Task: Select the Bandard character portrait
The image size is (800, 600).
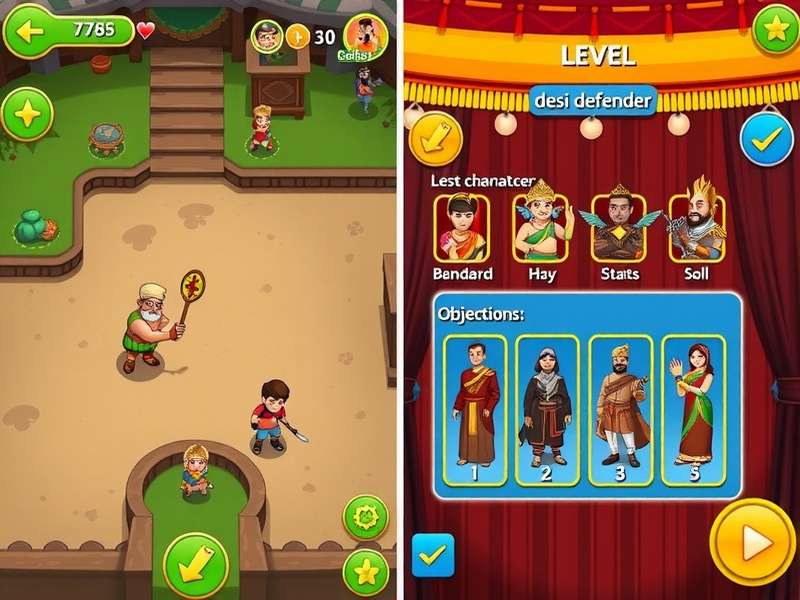Action: tap(462, 228)
